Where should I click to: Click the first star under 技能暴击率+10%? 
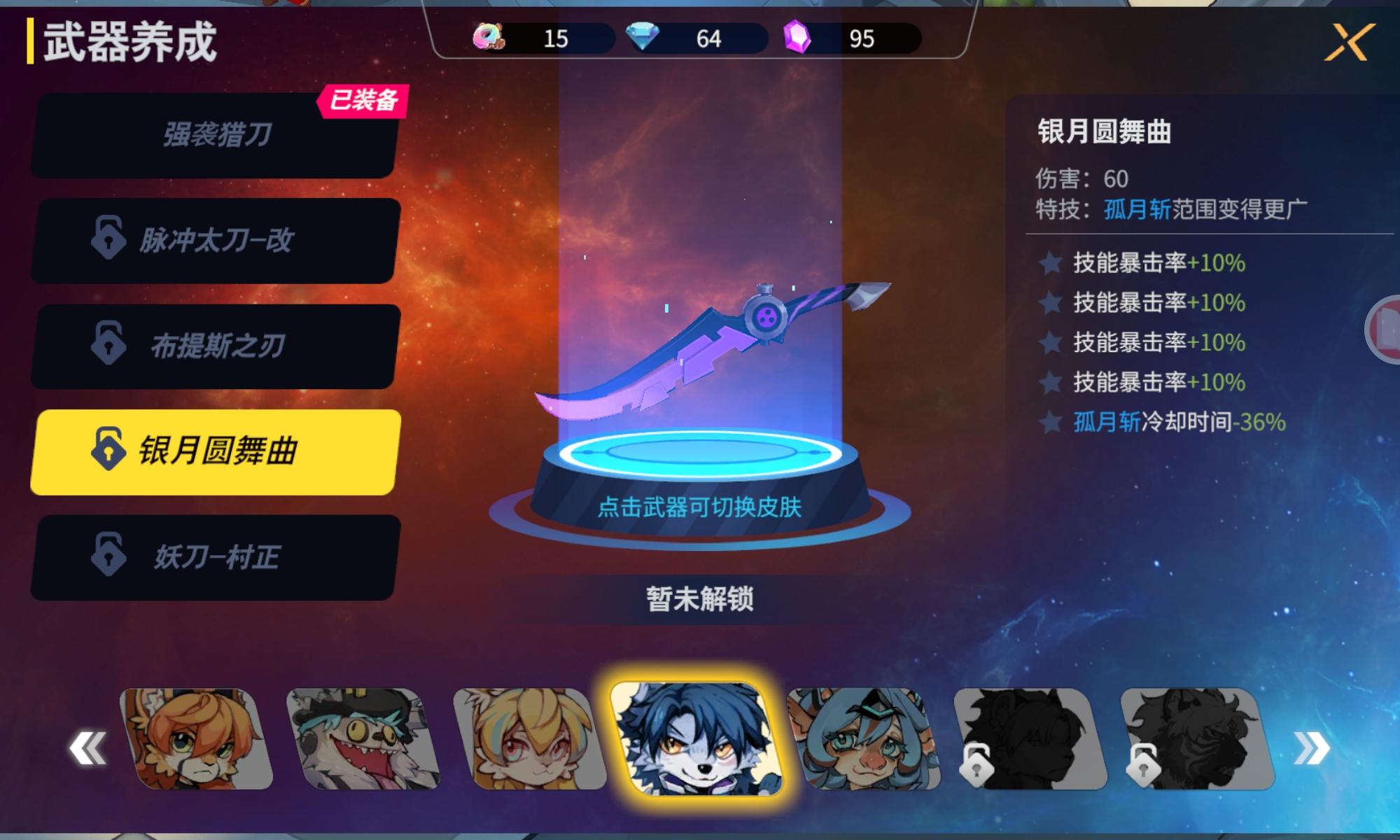1050,264
